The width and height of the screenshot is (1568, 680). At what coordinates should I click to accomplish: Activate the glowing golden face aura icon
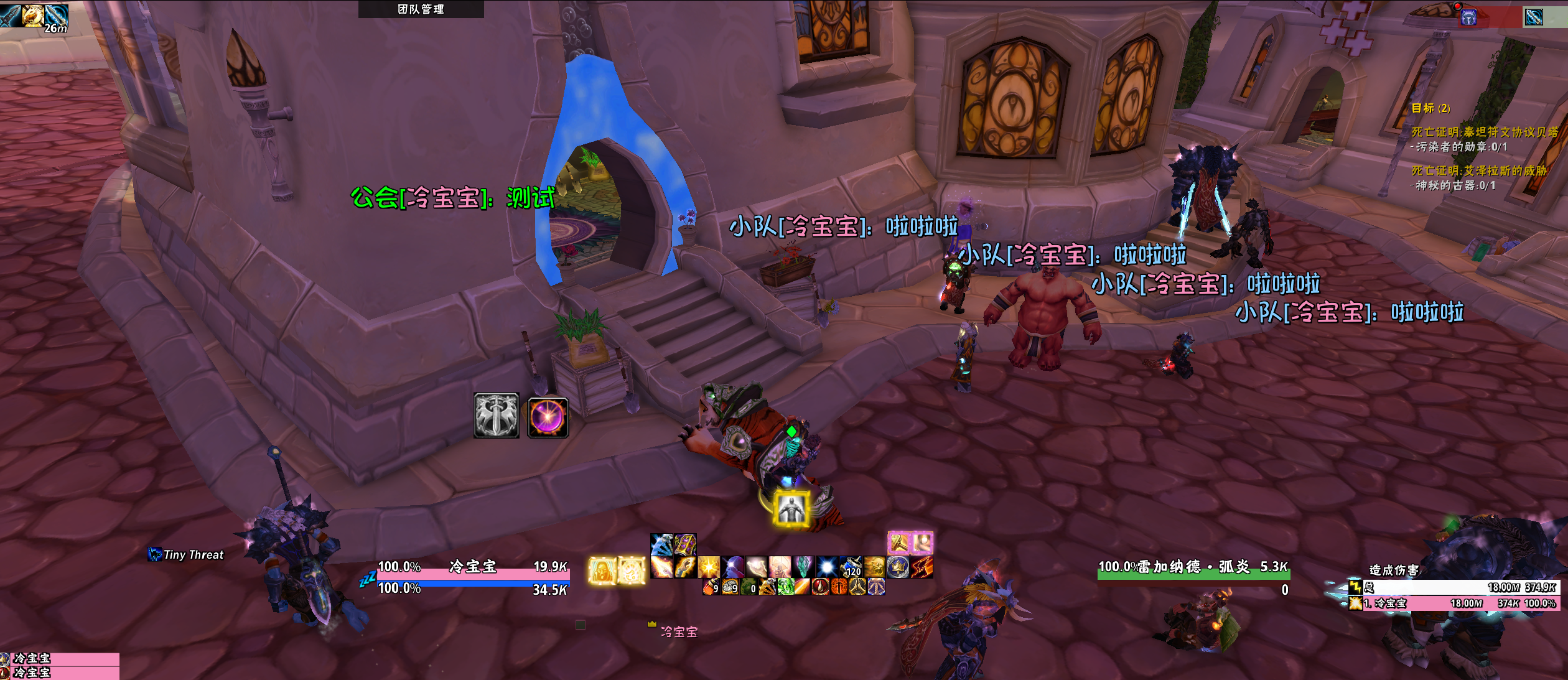point(602,570)
